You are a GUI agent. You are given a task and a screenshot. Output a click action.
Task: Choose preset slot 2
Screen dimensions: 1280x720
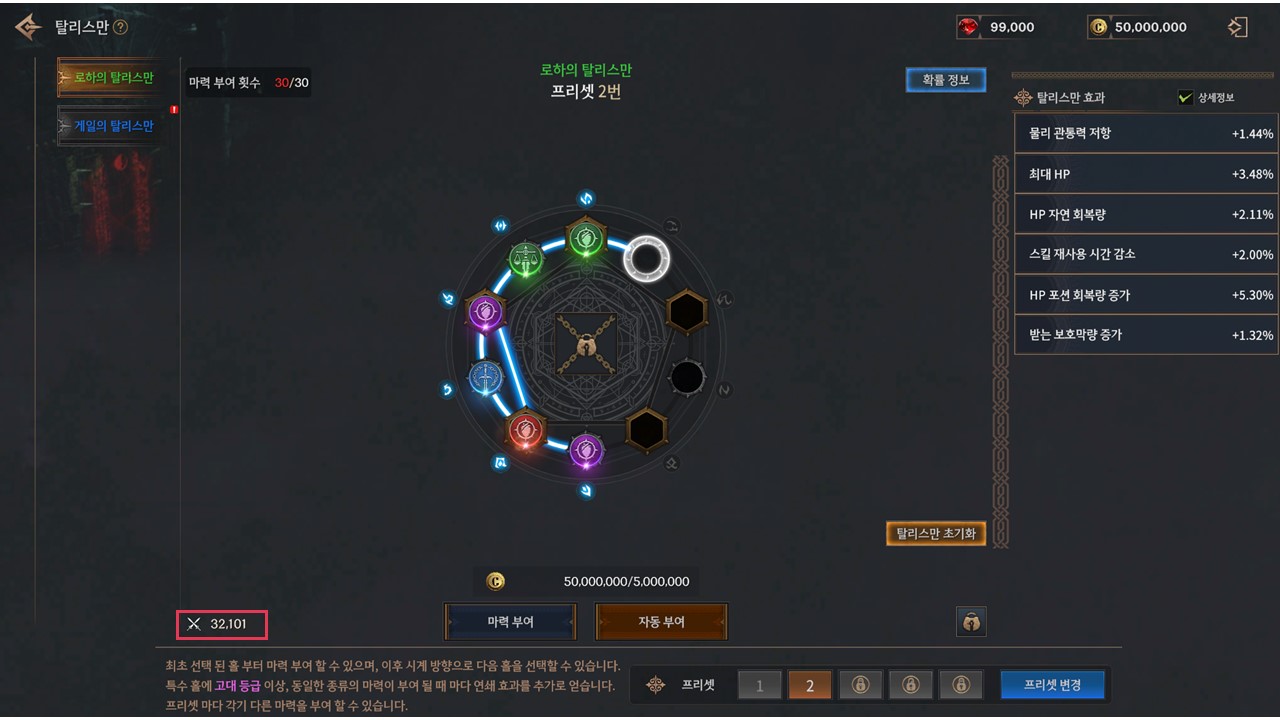810,685
